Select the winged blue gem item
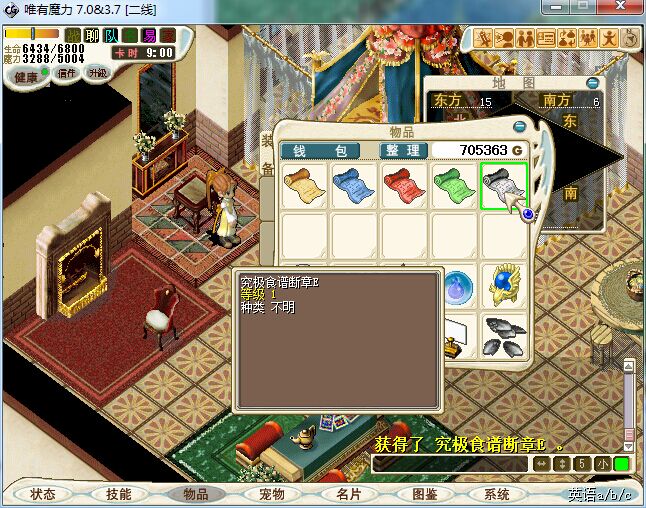This screenshot has width=646, height=508. [x=503, y=285]
